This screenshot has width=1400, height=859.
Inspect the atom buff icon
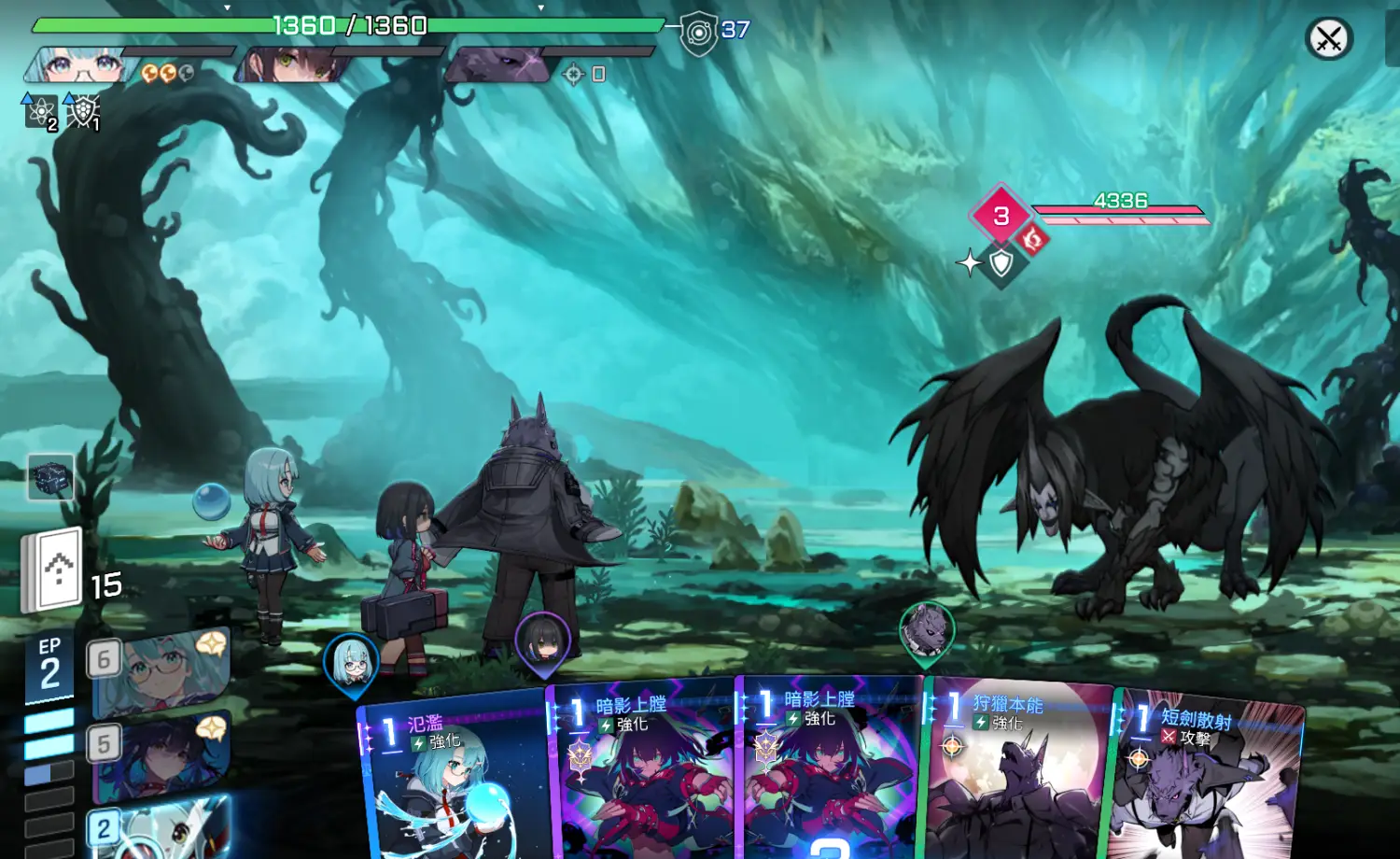pyautogui.click(x=40, y=112)
